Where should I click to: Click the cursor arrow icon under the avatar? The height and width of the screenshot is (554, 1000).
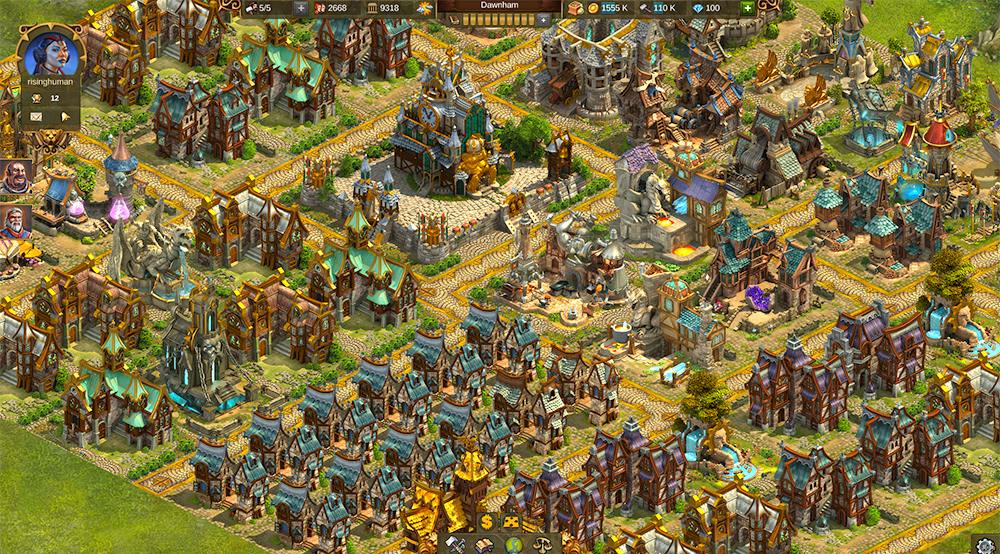(x=65, y=116)
